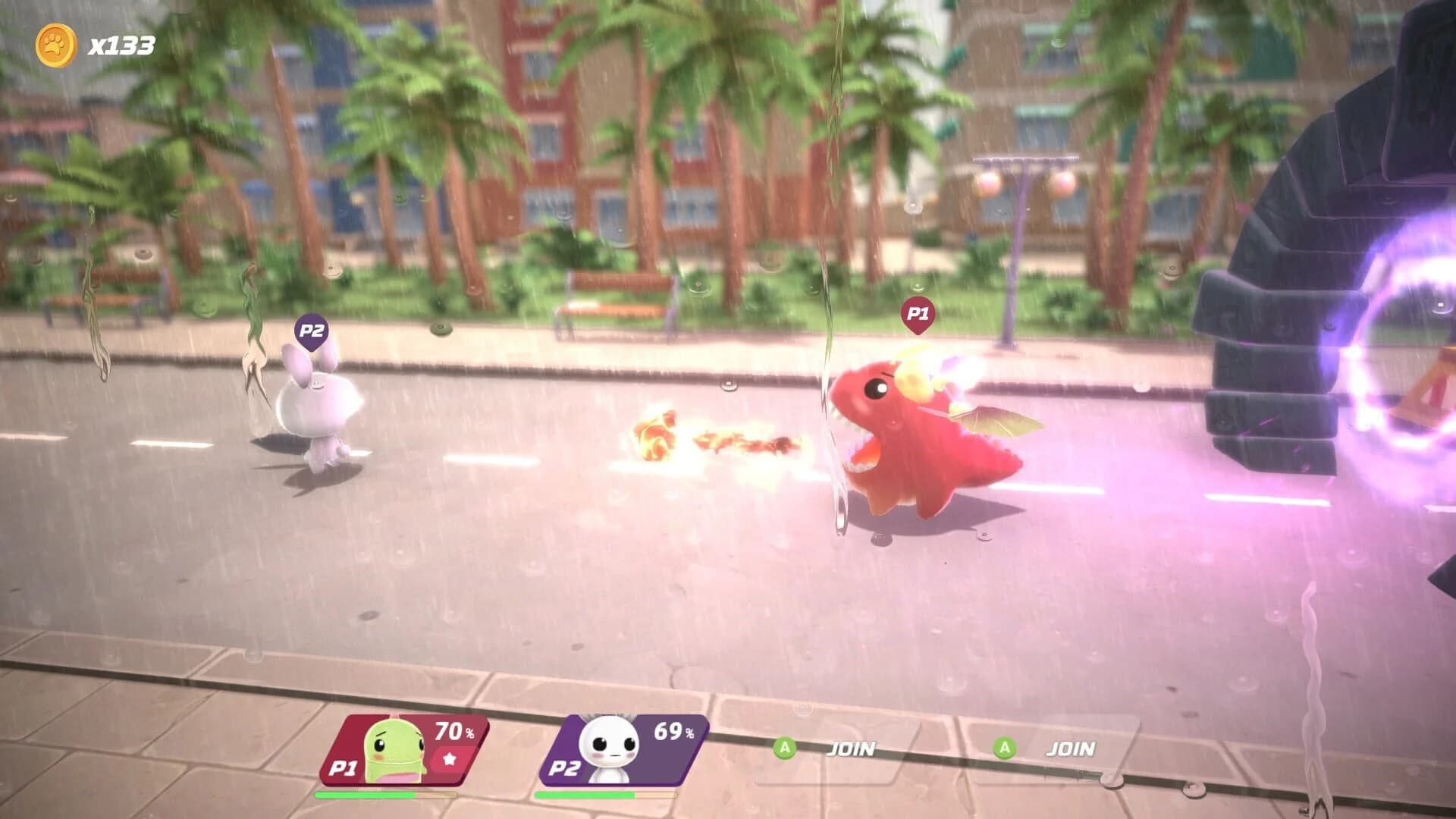Image resolution: width=1456 pixels, height=819 pixels.
Task: Click the green A button beside the first JOIN
Action: pos(785,748)
